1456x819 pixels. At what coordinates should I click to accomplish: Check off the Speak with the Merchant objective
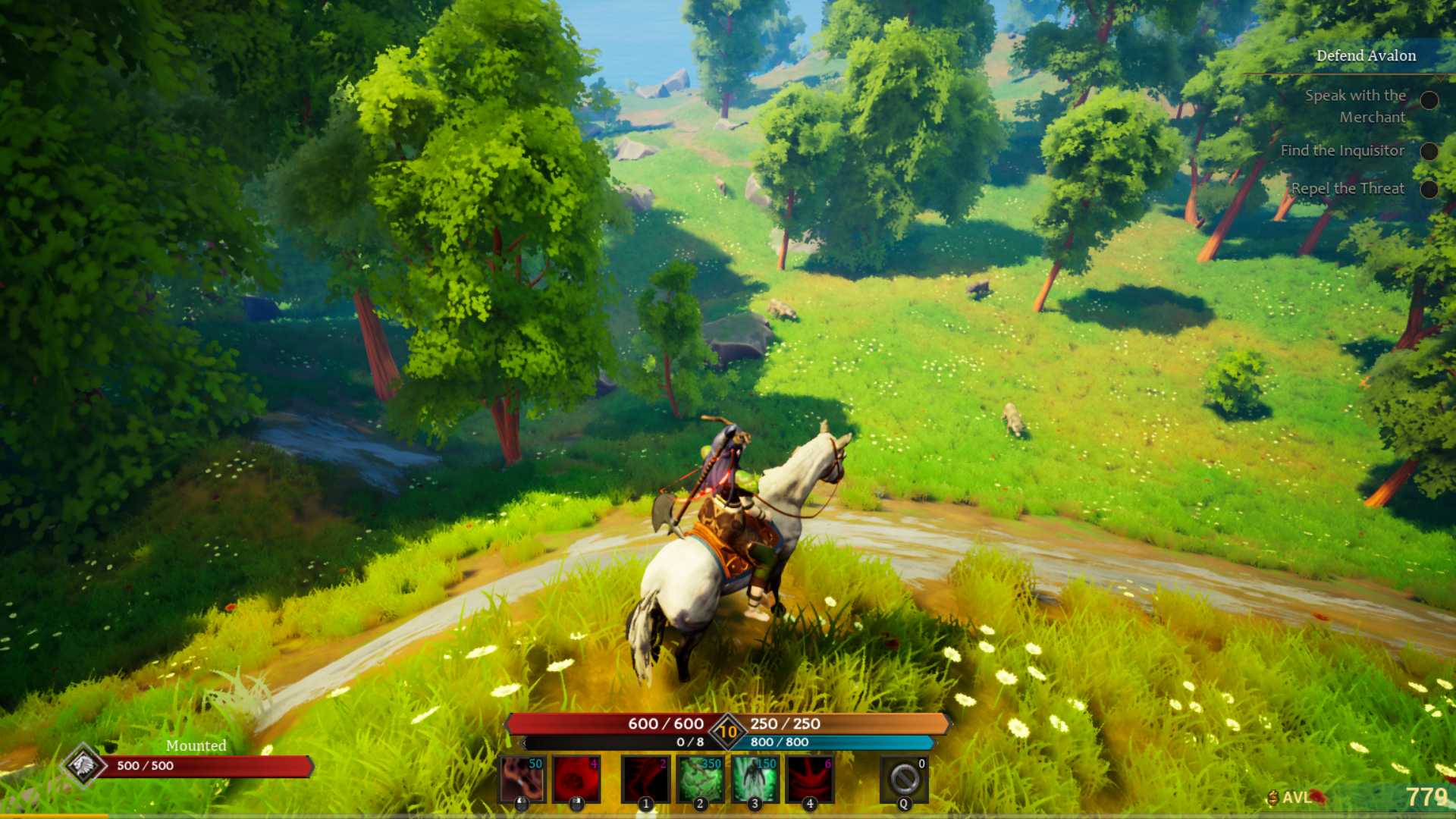[1429, 99]
